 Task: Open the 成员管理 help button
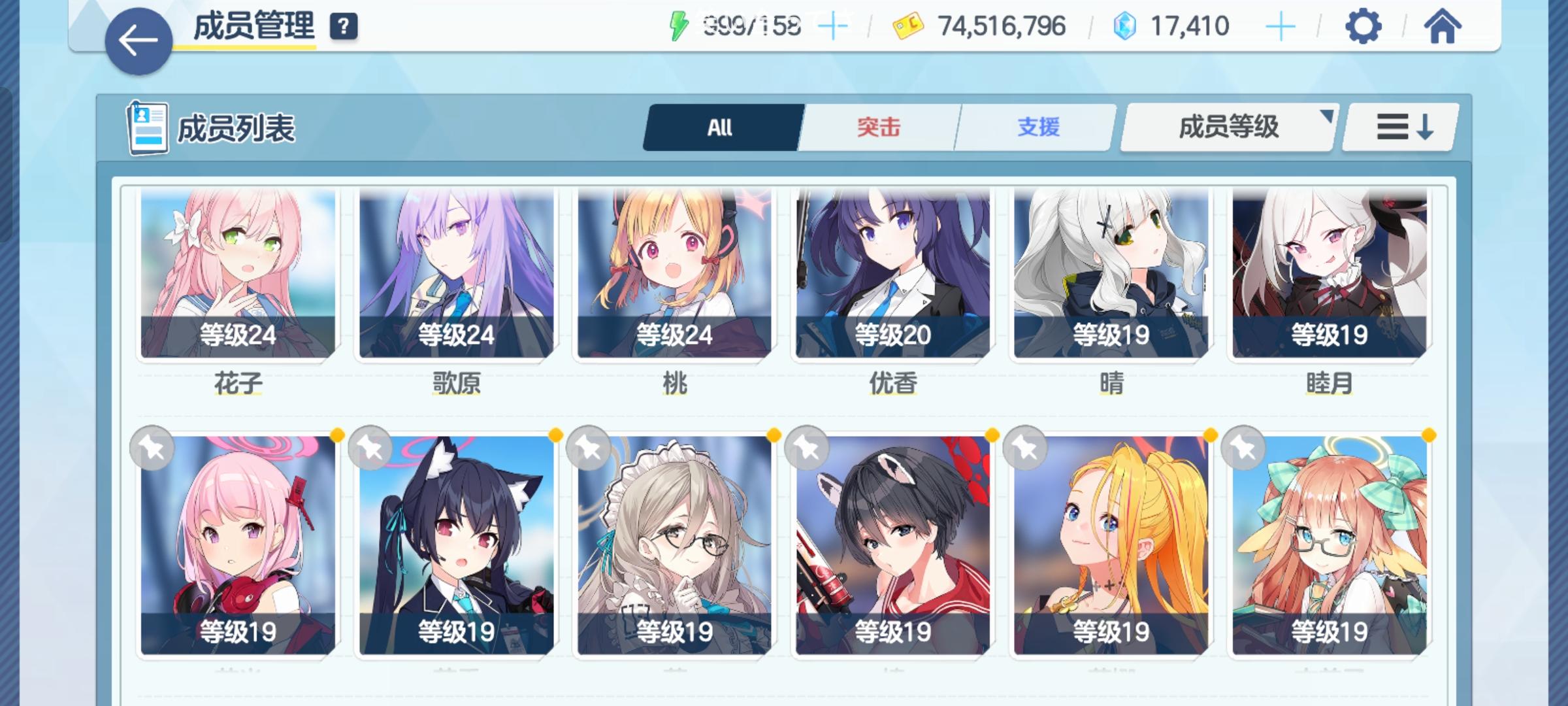point(346,26)
